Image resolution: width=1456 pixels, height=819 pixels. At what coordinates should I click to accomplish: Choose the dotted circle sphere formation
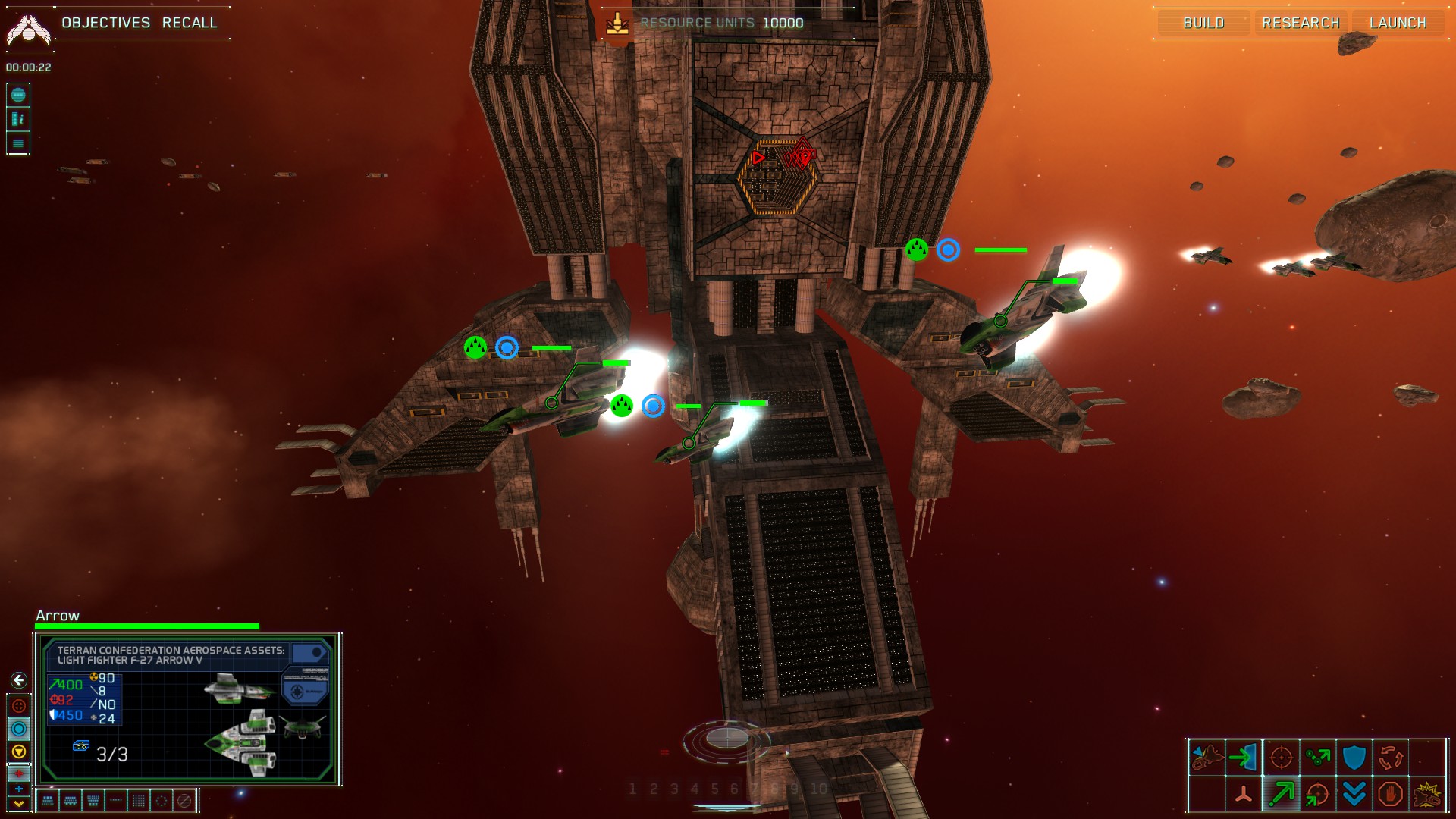tap(161, 800)
